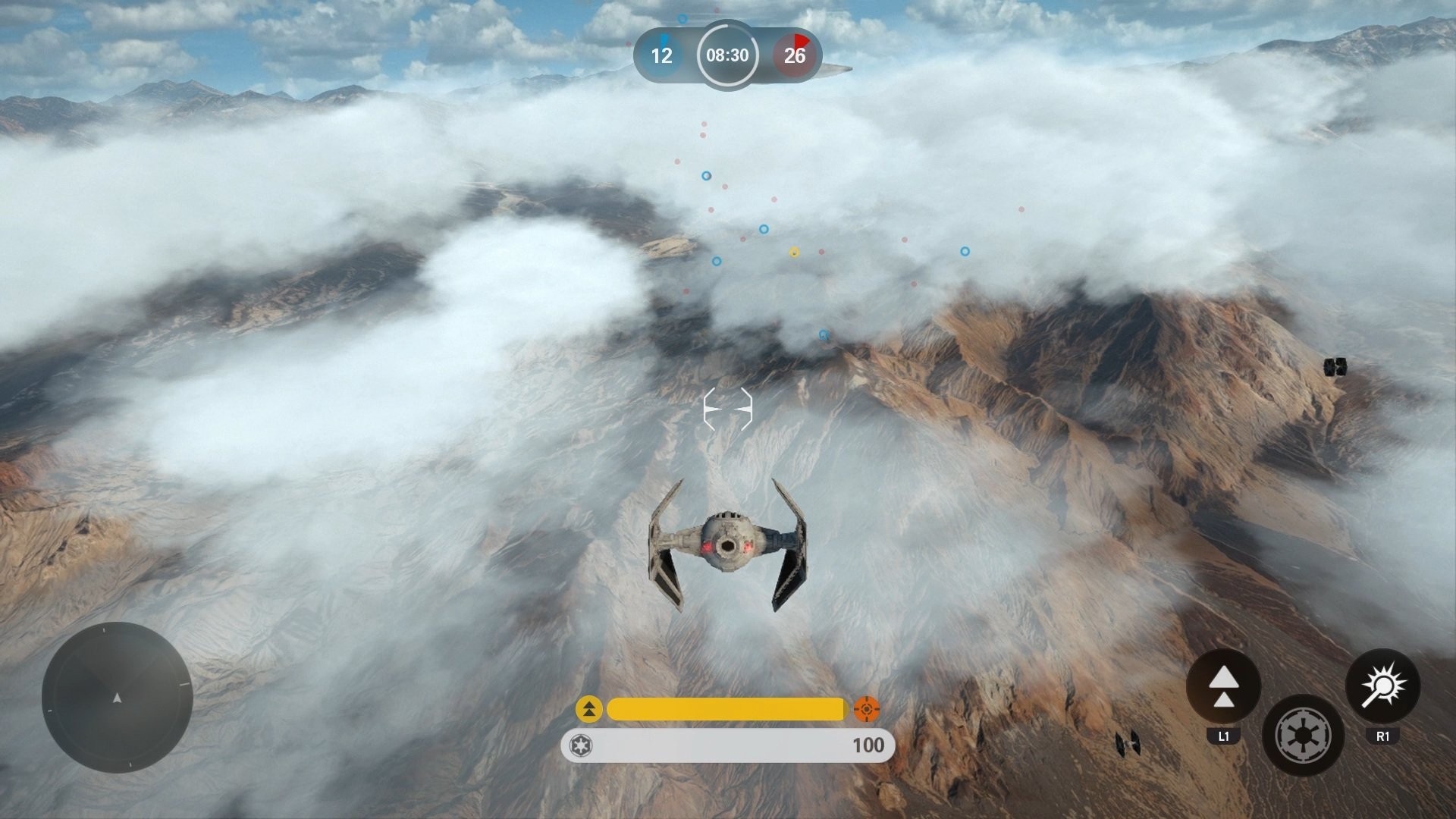The height and width of the screenshot is (819, 1456).
Task: Select the blue team score tab showing 12
Action: (x=661, y=55)
